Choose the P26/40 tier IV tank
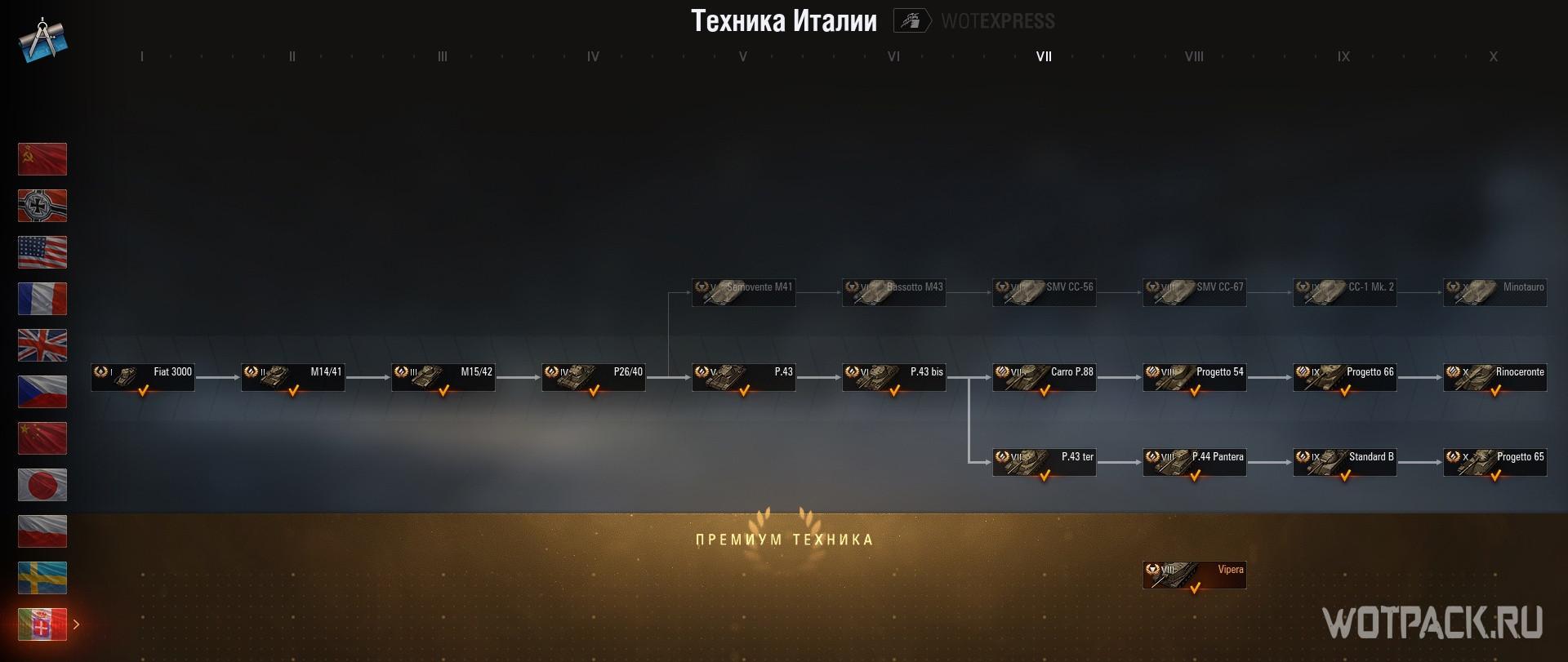 594,378
